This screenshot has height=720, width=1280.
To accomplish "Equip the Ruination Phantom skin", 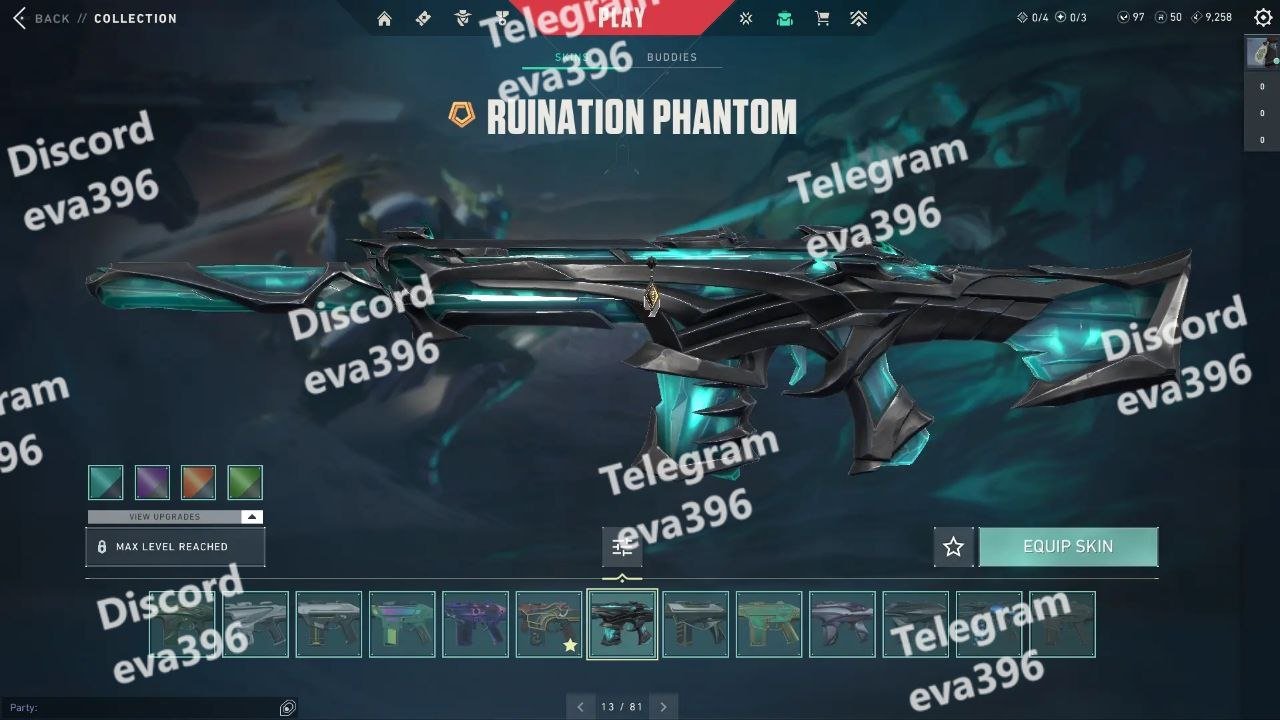I will coord(1068,547).
